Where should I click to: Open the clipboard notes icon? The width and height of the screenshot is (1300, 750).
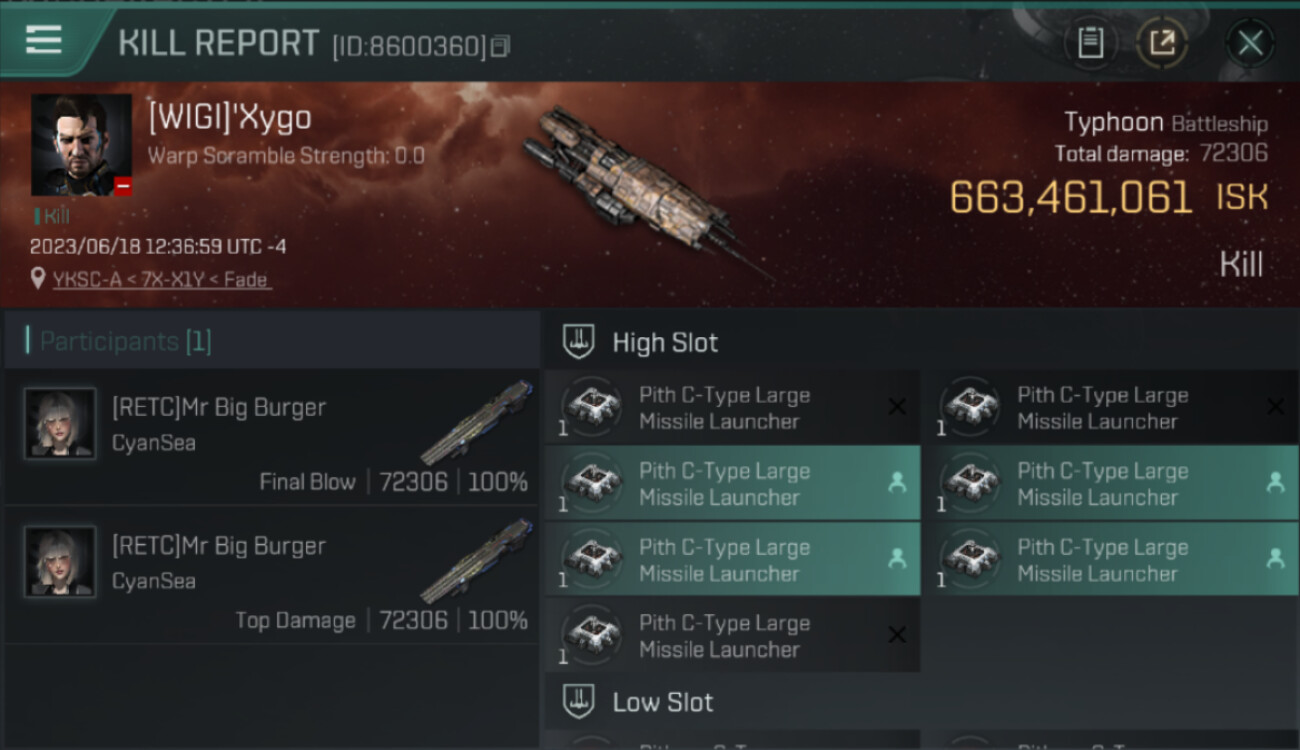(x=1090, y=43)
